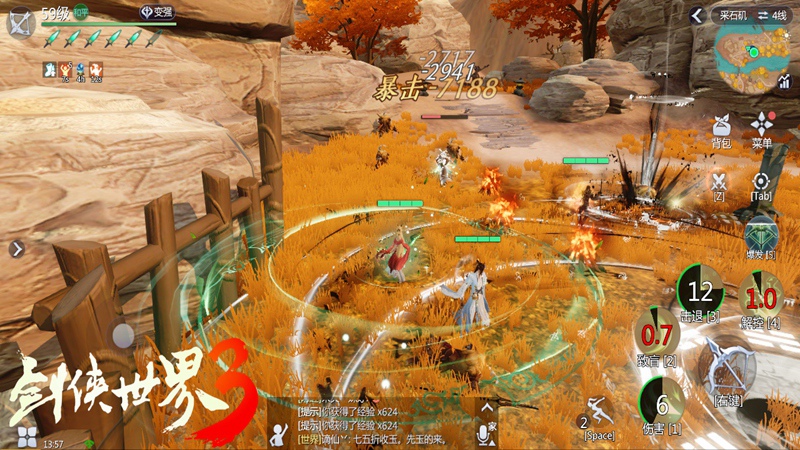Open the four-square grid menu icon

27,436
